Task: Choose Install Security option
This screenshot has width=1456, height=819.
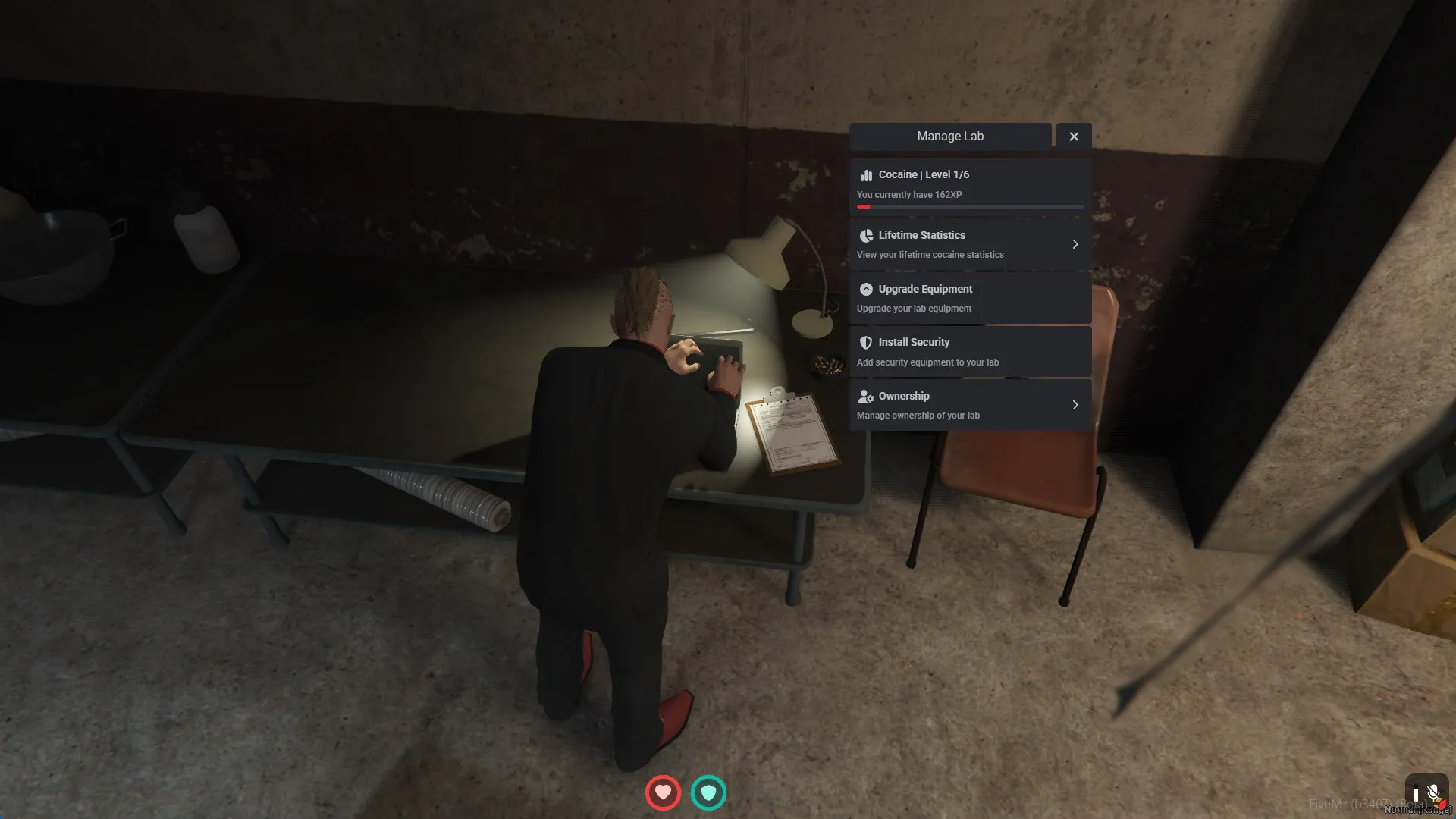Action: point(969,352)
